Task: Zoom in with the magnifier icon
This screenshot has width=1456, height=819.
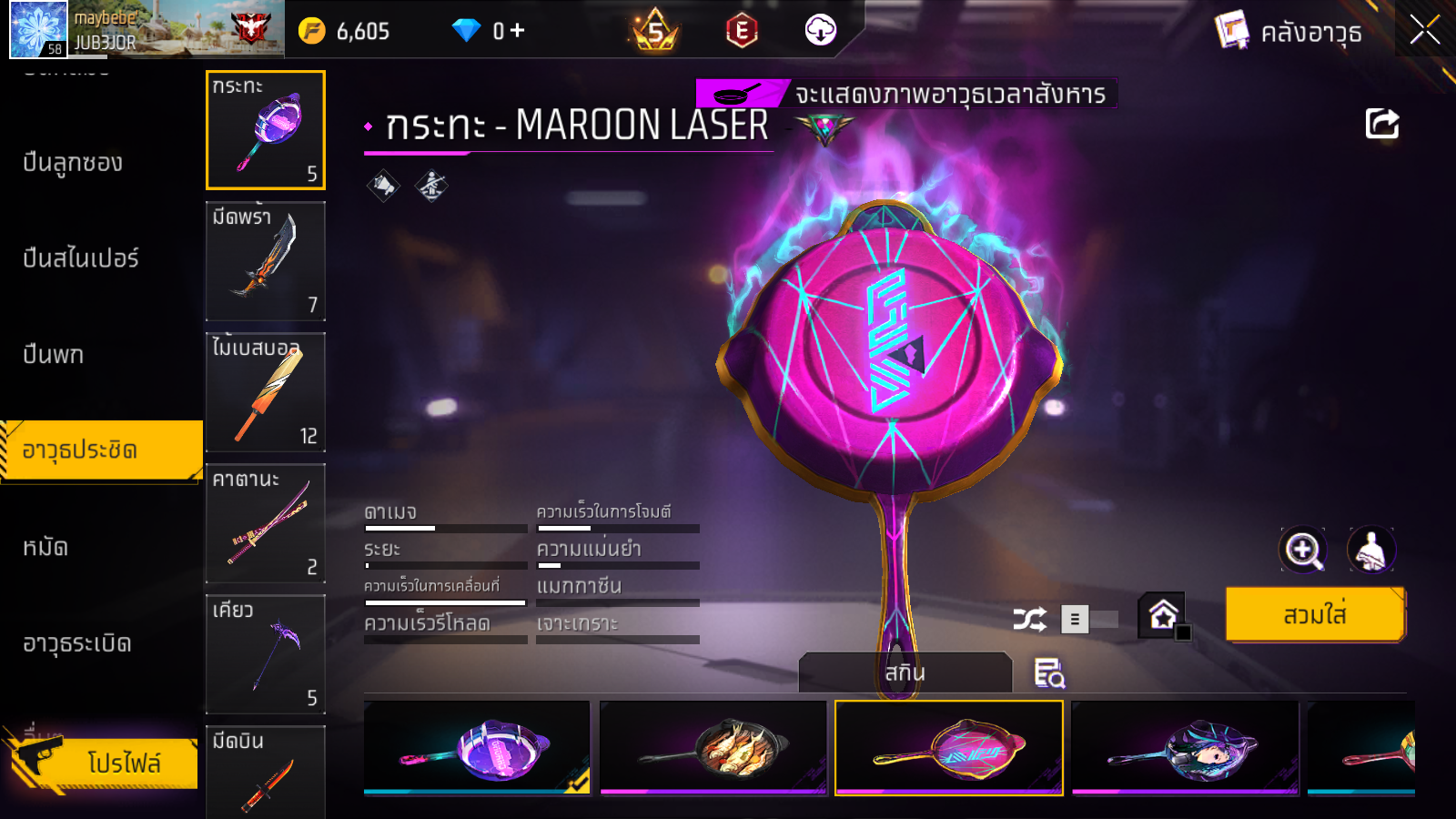Action: pyautogui.click(x=1302, y=550)
